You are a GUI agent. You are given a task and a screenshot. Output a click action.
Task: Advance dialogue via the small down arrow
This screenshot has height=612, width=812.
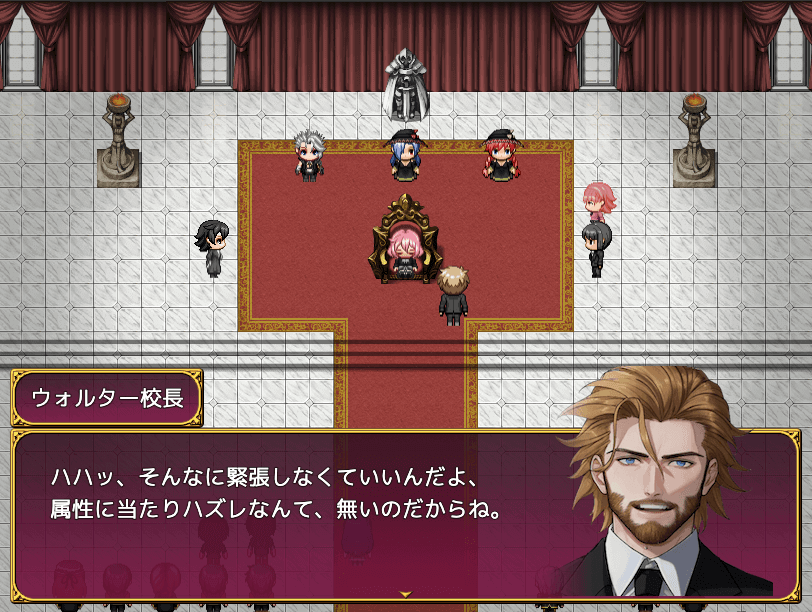pos(406,594)
